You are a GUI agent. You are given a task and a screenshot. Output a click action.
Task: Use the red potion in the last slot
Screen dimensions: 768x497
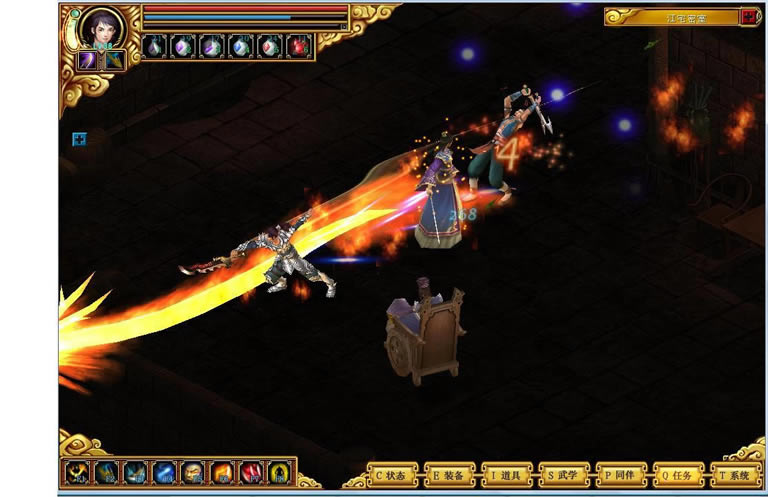(299, 46)
